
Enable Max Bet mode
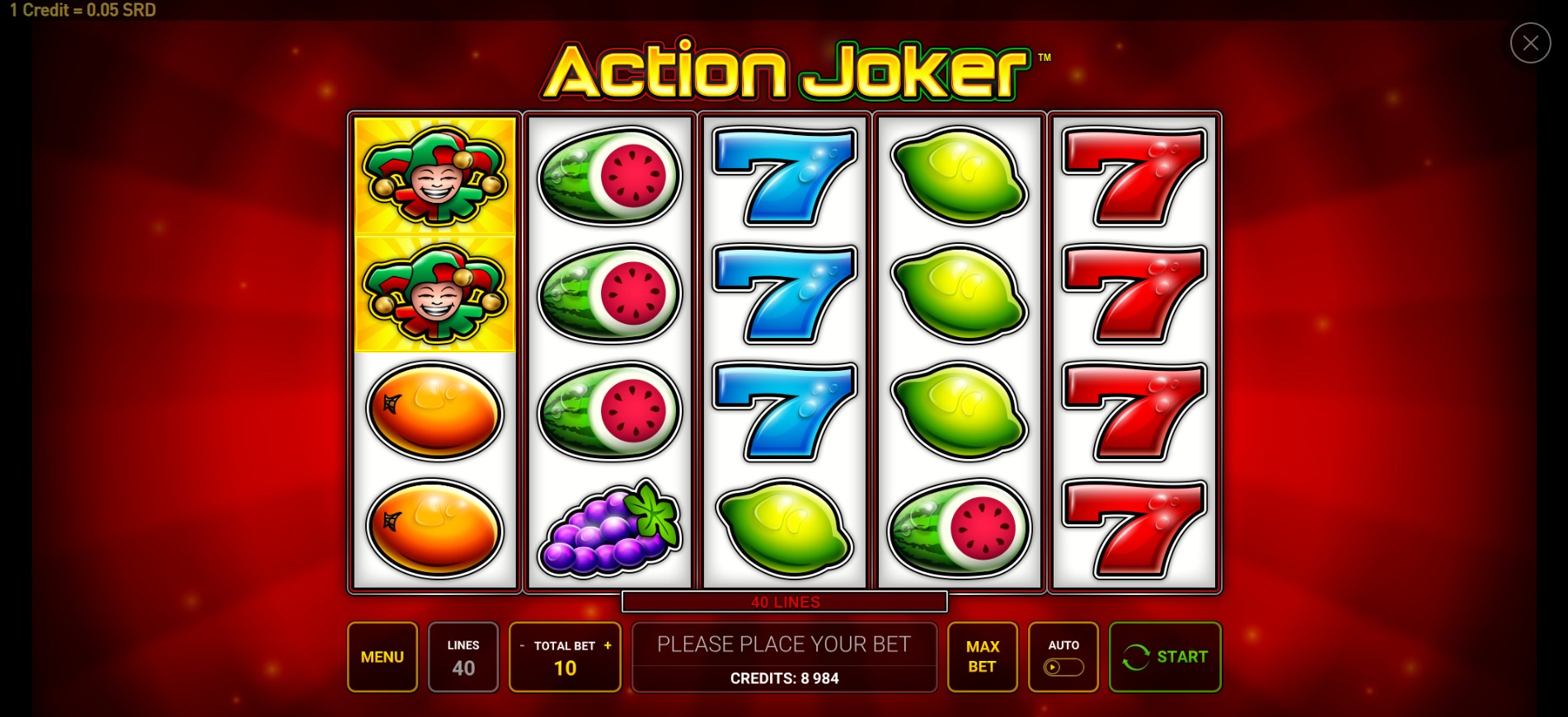click(982, 657)
